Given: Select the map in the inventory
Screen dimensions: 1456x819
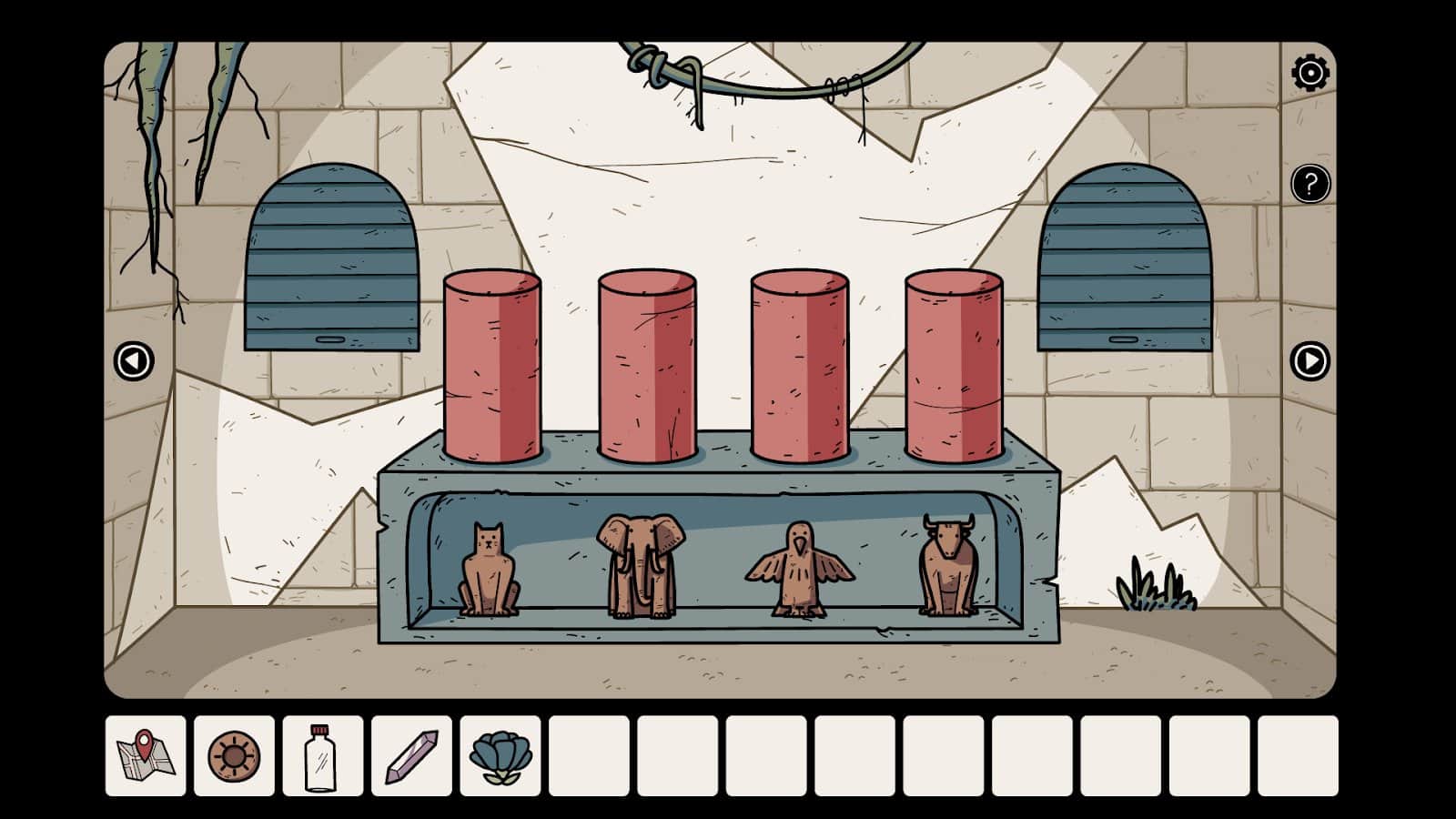Looking at the screenshot, I should [146, 756].
